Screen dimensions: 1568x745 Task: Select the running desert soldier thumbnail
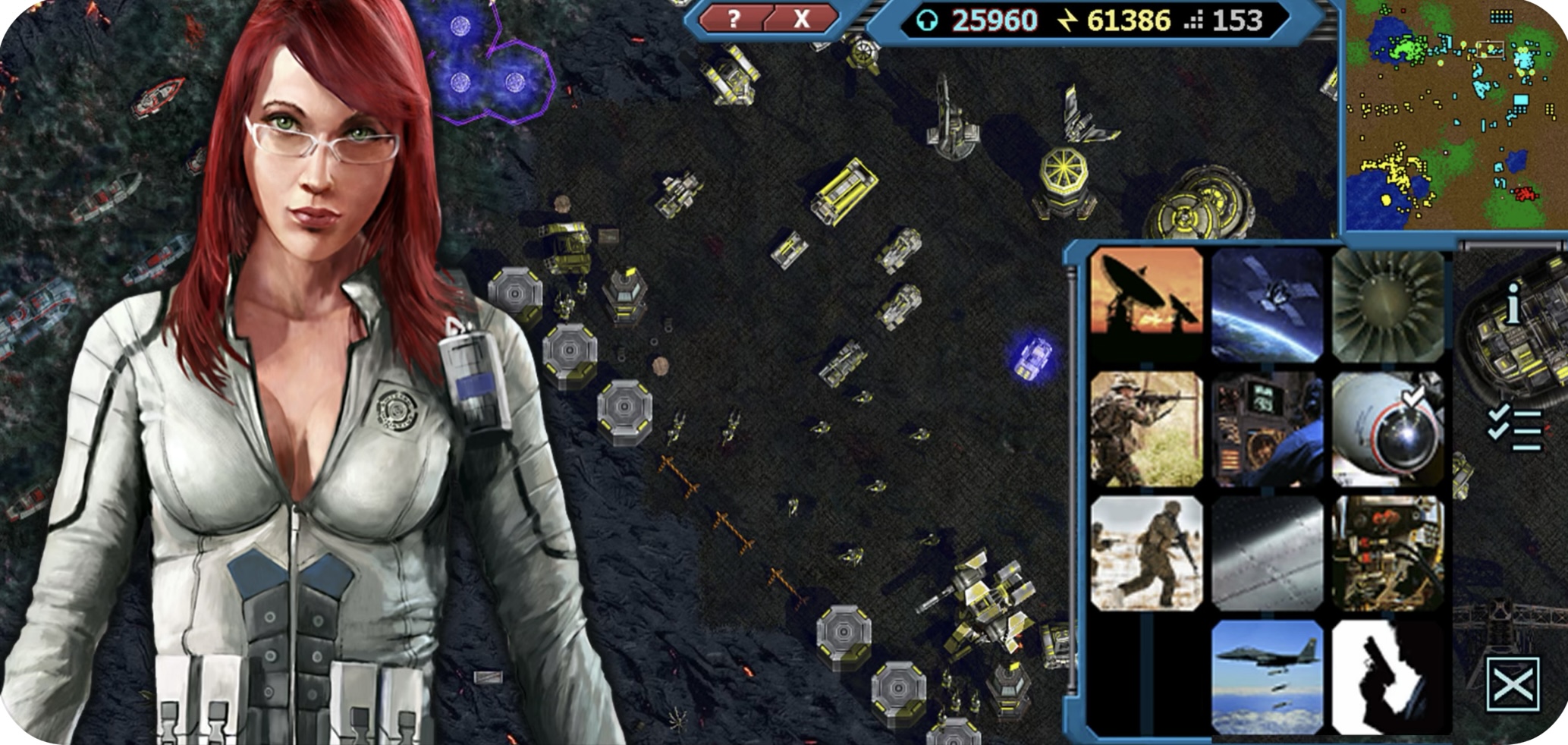click(x=1146, y=553)
